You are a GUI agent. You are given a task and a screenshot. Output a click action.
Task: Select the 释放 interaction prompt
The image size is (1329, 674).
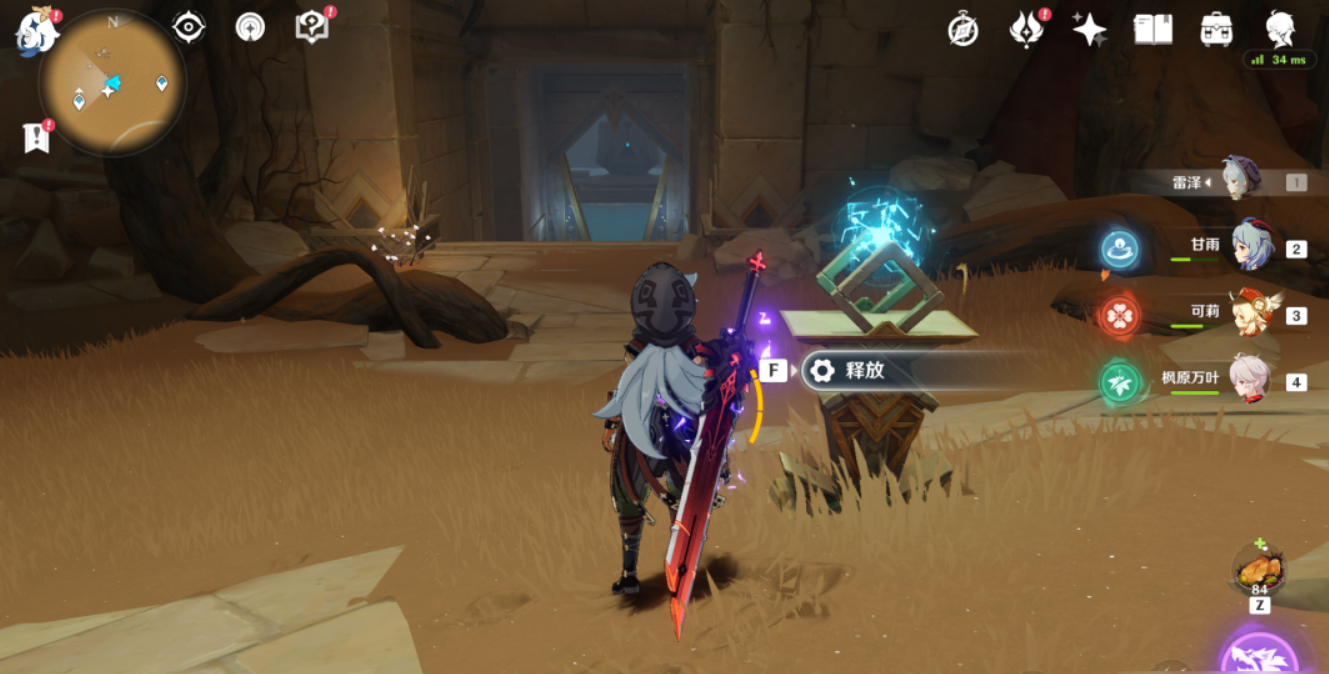[866, 371]
